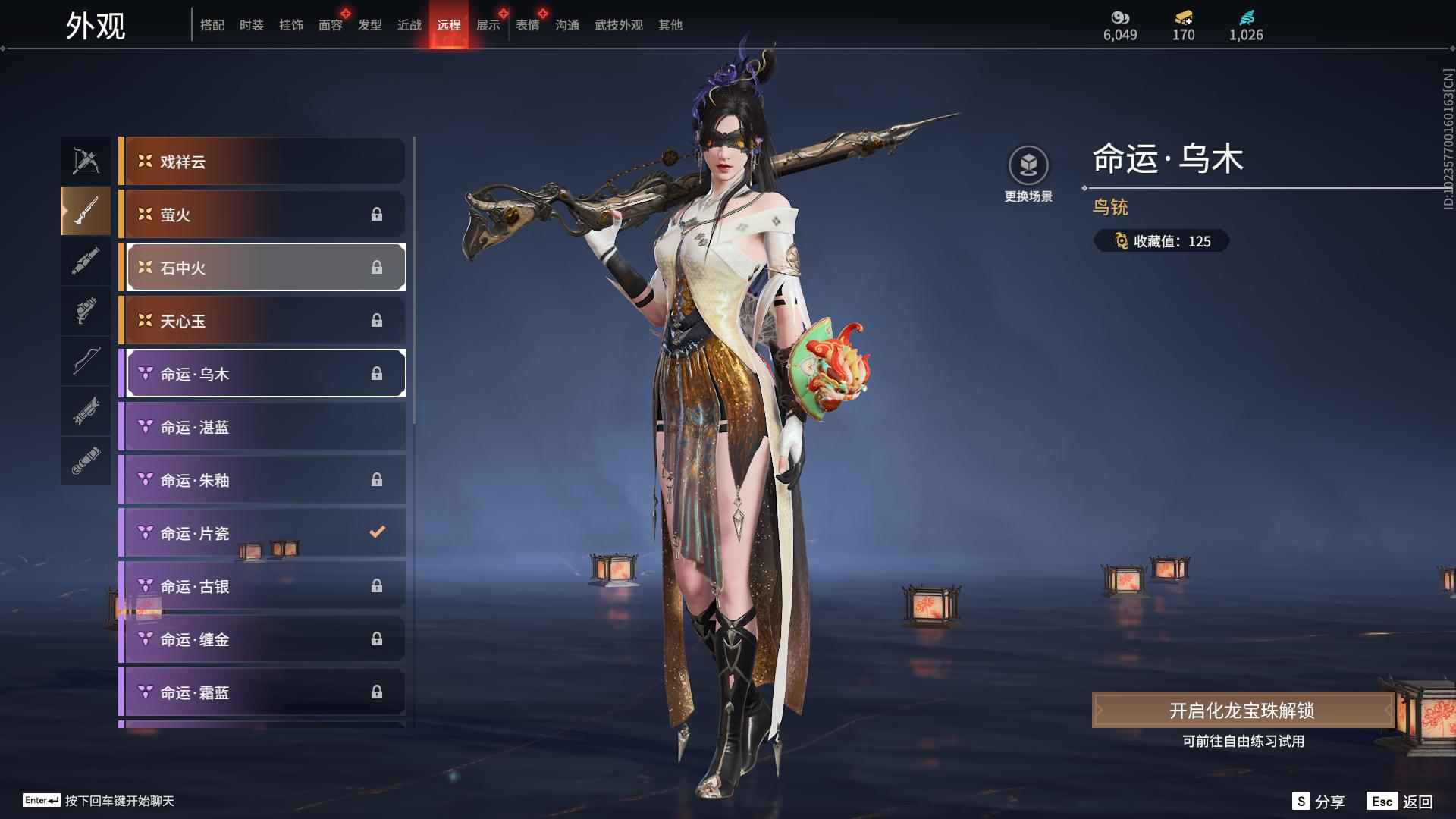Click the 更换场景 scene change icon

pyautogui.click(x=1028, y=166)
